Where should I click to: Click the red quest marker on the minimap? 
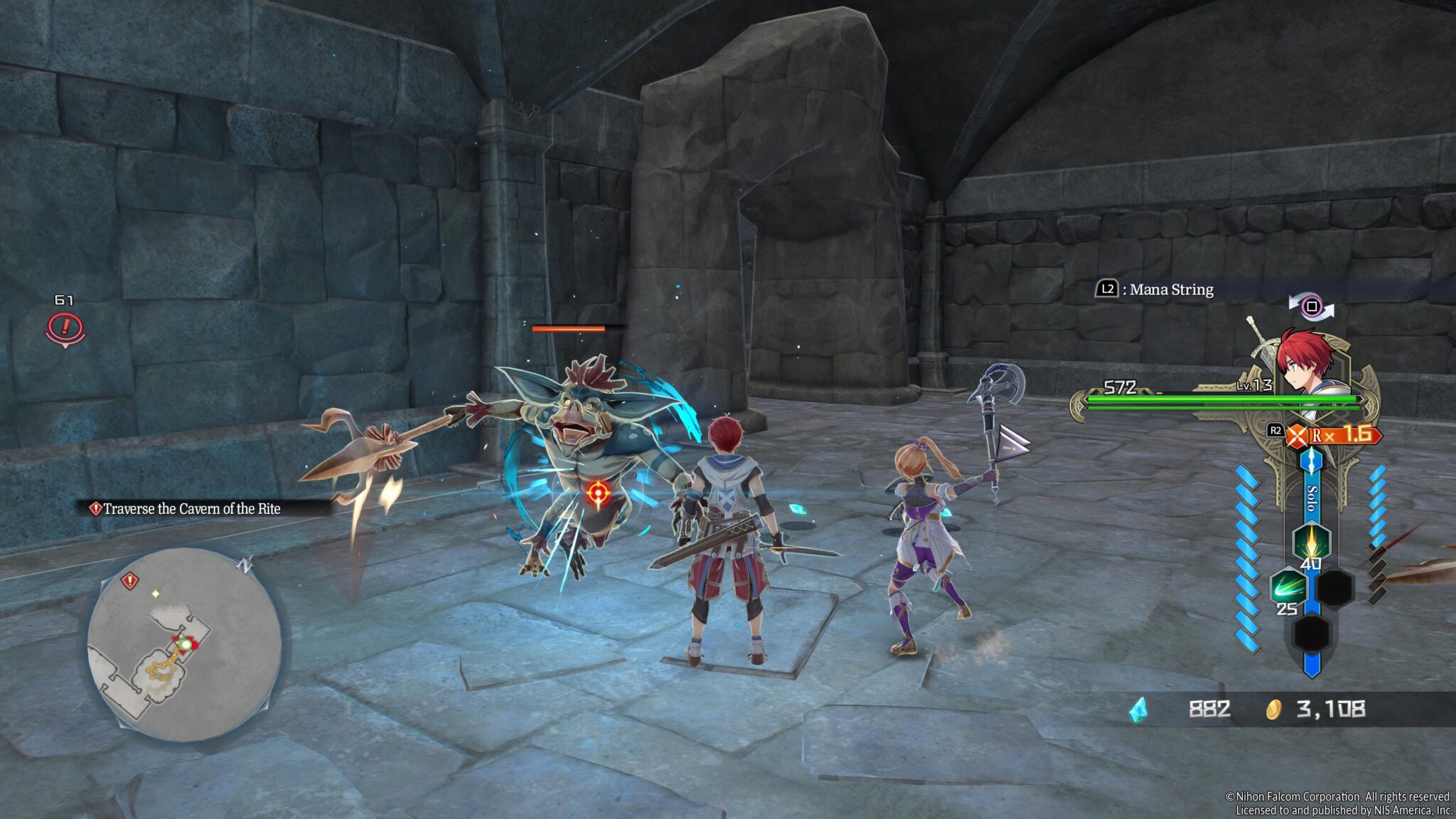pos(129,581)
